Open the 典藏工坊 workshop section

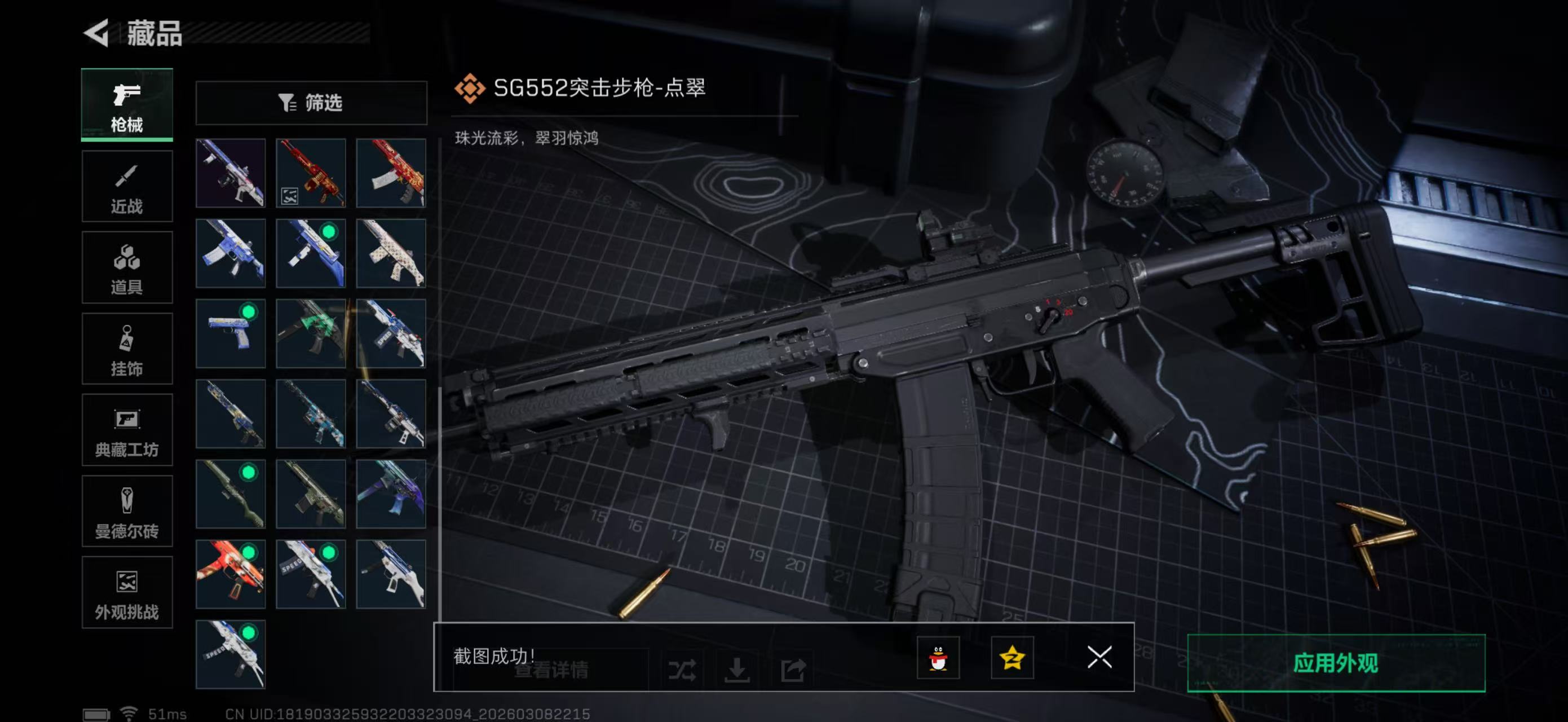point(127,430)
